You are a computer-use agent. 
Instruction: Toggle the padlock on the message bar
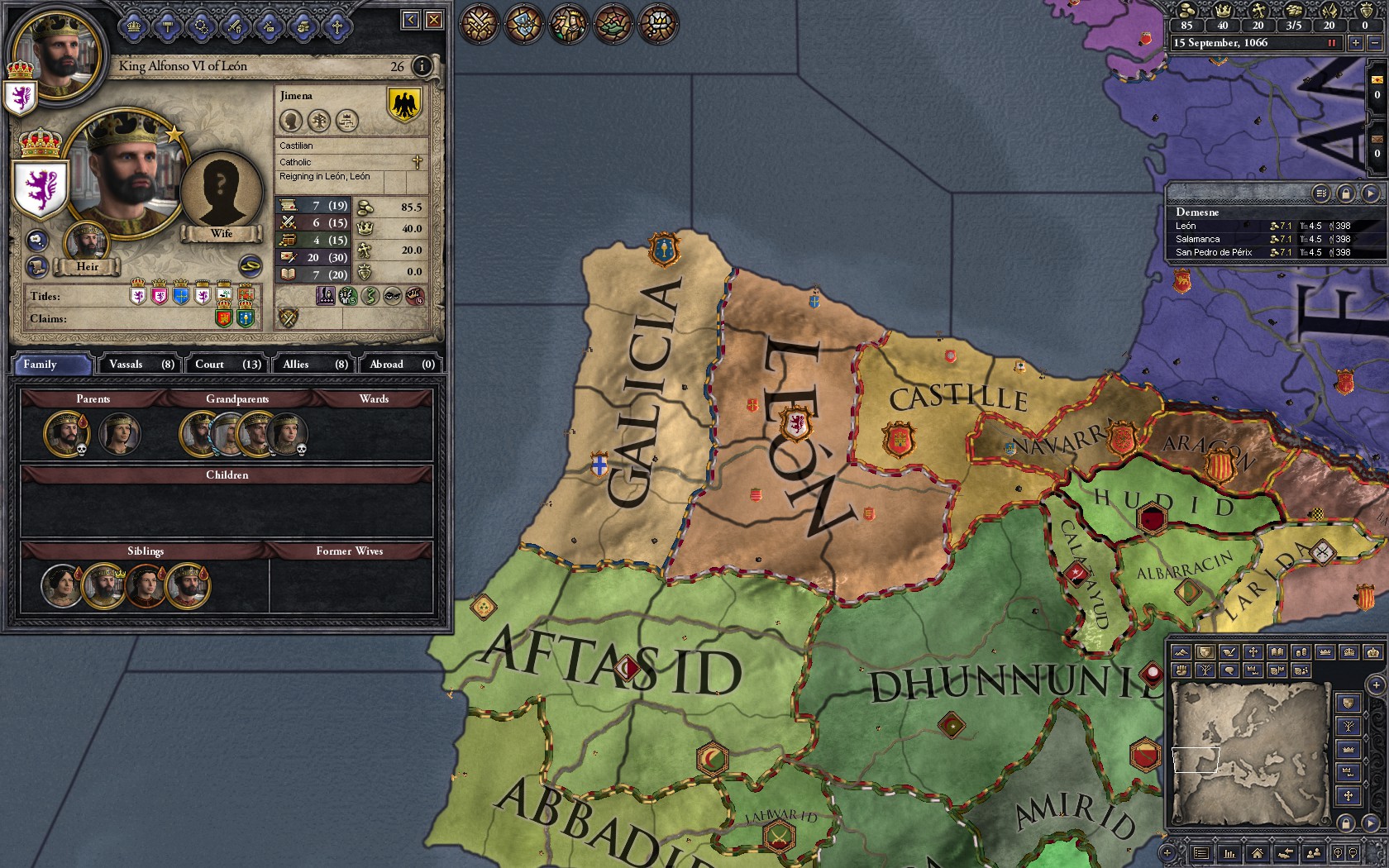point(1346,193)
